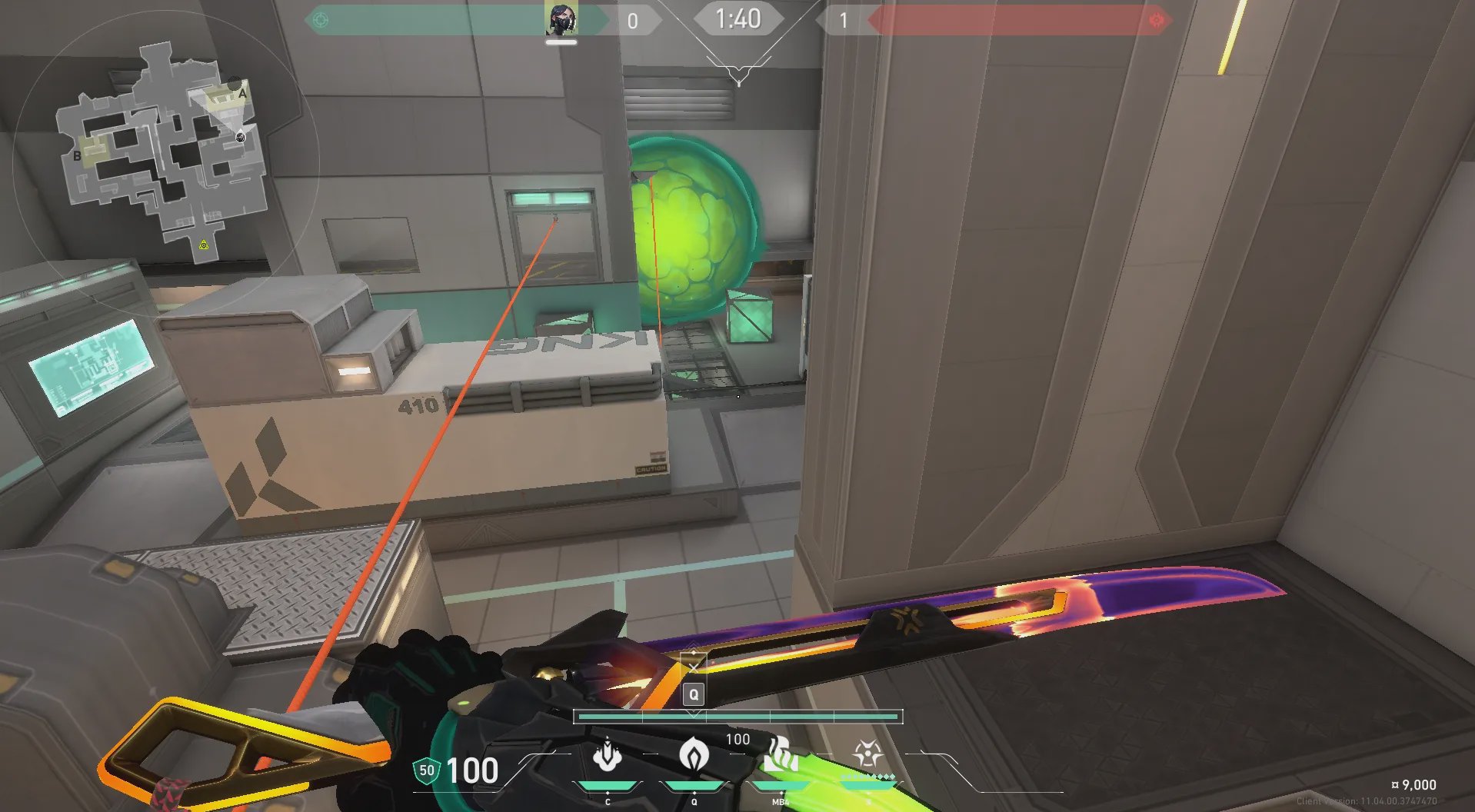The height and width of the screenshot is (812, 1475).
Task: Click the B site marker on minimap
Action: (x=77, y=156)
